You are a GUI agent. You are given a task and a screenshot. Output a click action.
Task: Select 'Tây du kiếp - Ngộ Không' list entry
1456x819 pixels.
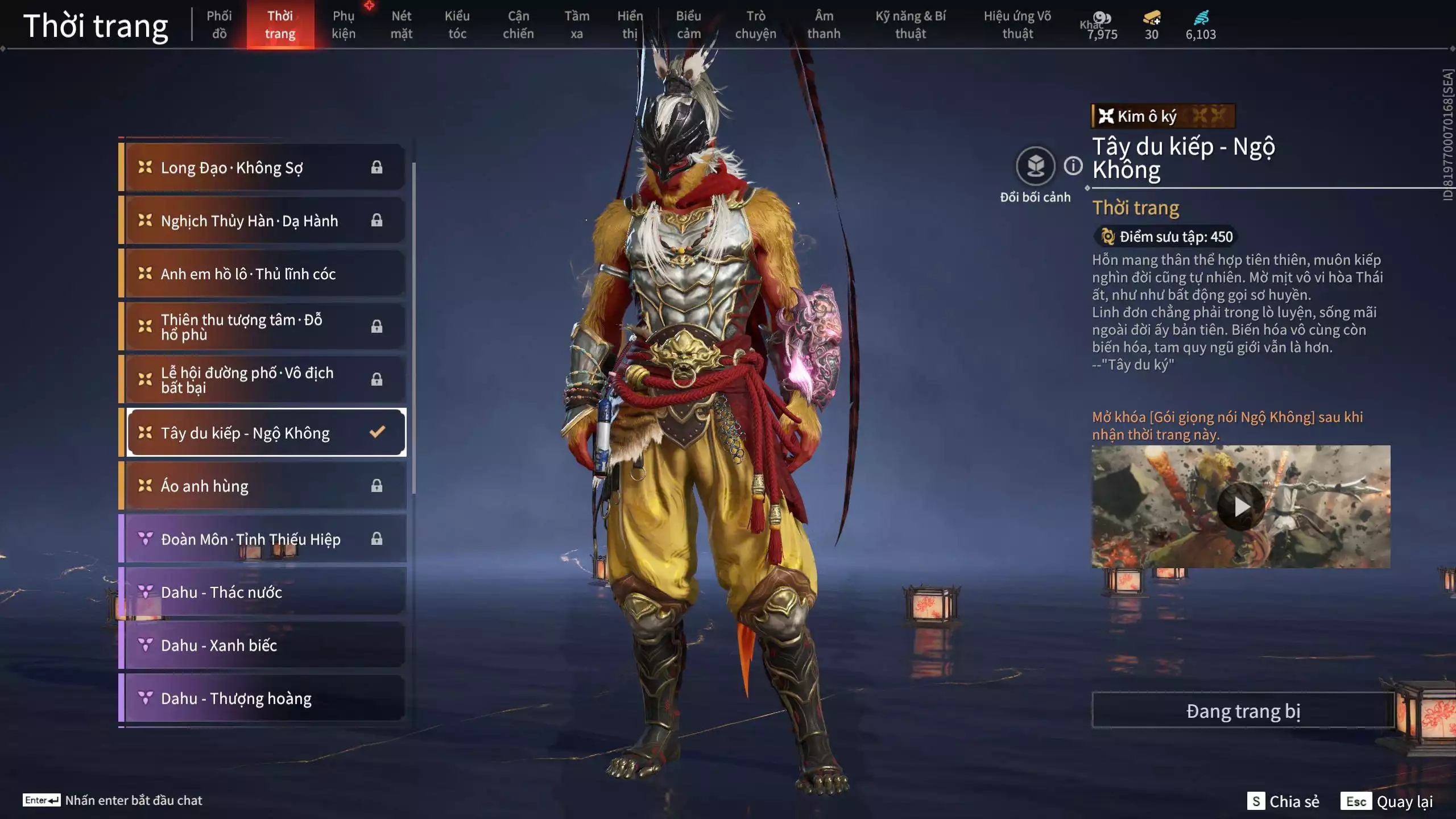tap(245, 432)
